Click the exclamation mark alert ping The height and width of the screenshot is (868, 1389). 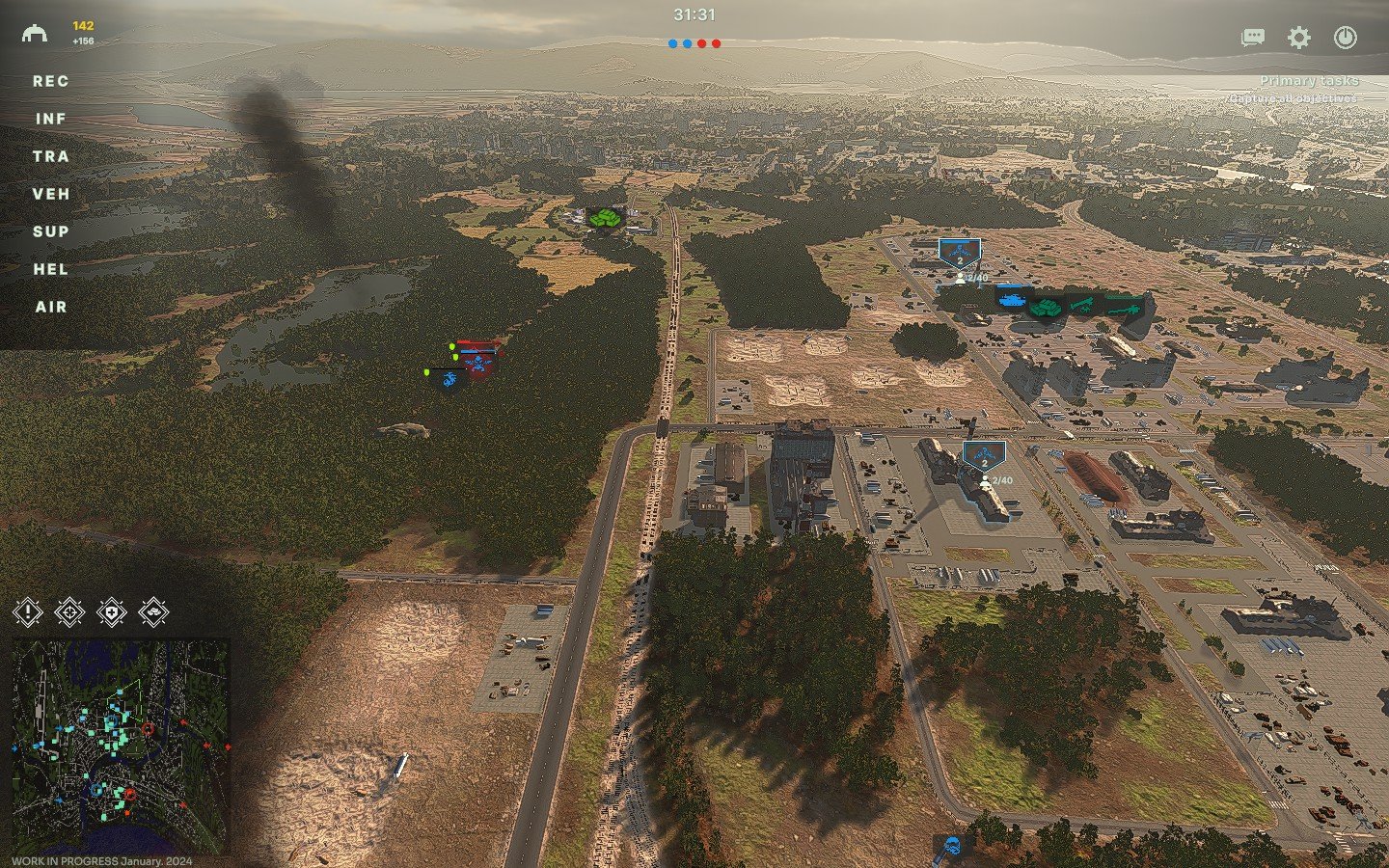[28, 611]
